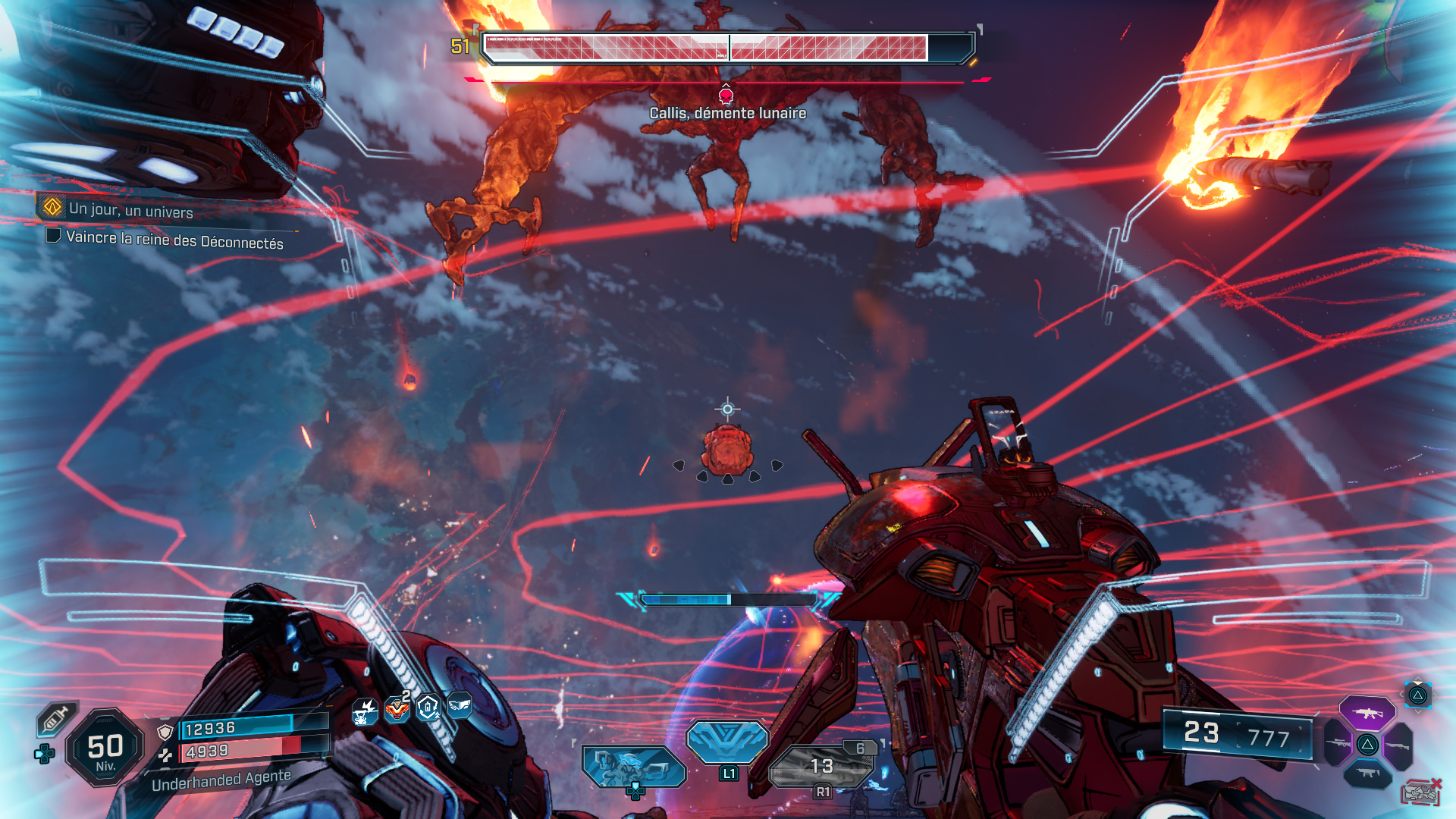Select the SMG in the bottom weapon slot

(x=1367, y=772)
